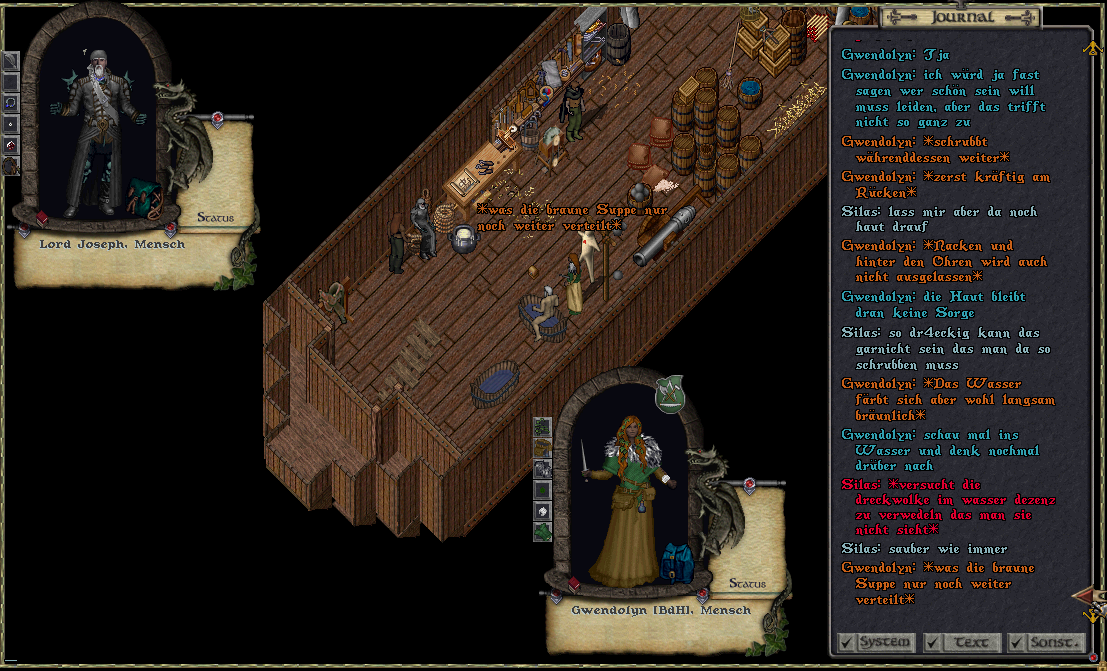Image resolution: width=1107 pixels, height=671 pixels.
Task: Click the red book on Lord Joseph's paperdoll
Action: pyautogui.click(x=42, y=217)
